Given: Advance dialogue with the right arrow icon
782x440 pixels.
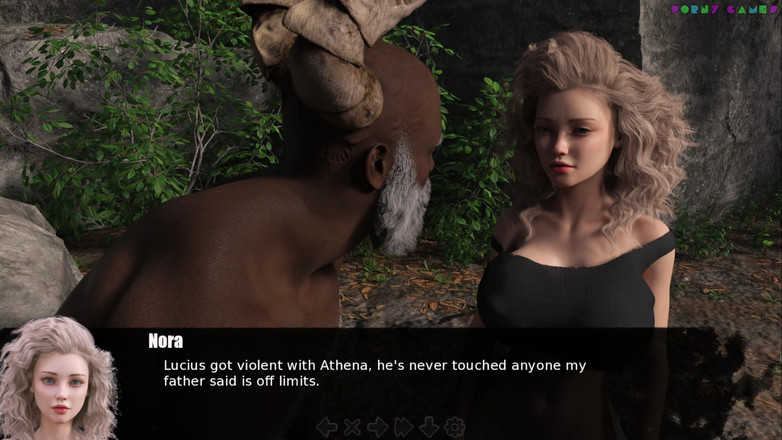Looking at the screenshot, I should coord(378,427).
